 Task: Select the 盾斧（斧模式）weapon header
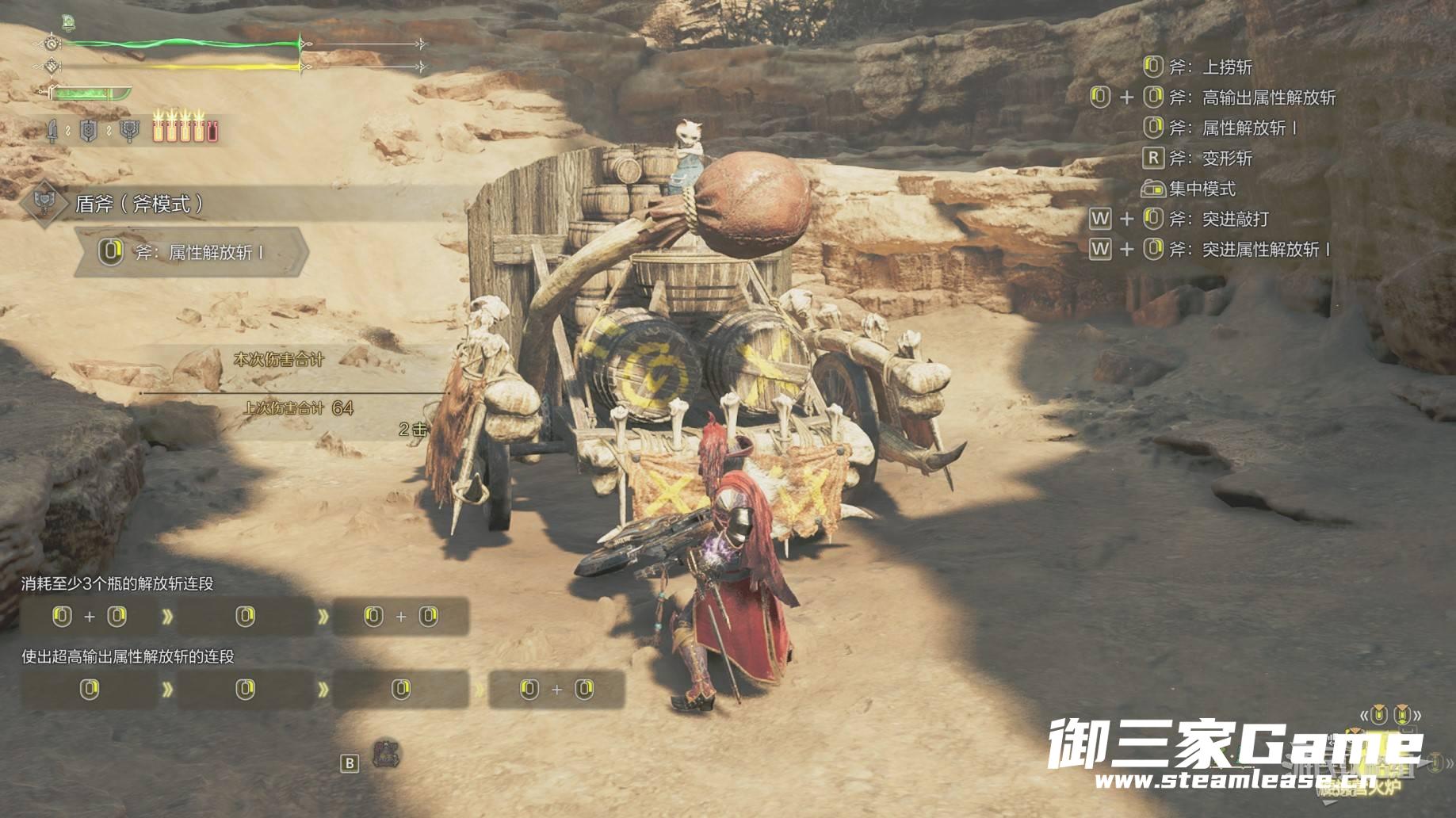[x=139, y=204]
